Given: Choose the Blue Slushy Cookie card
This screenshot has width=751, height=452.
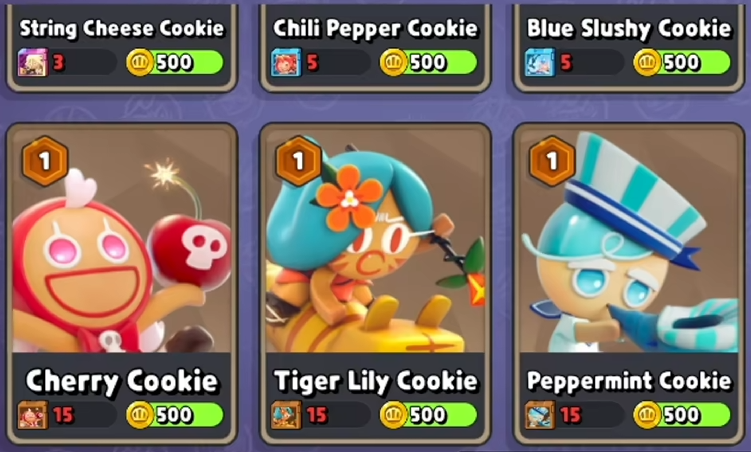Looking at the screenshot, I should click(628, 28).
